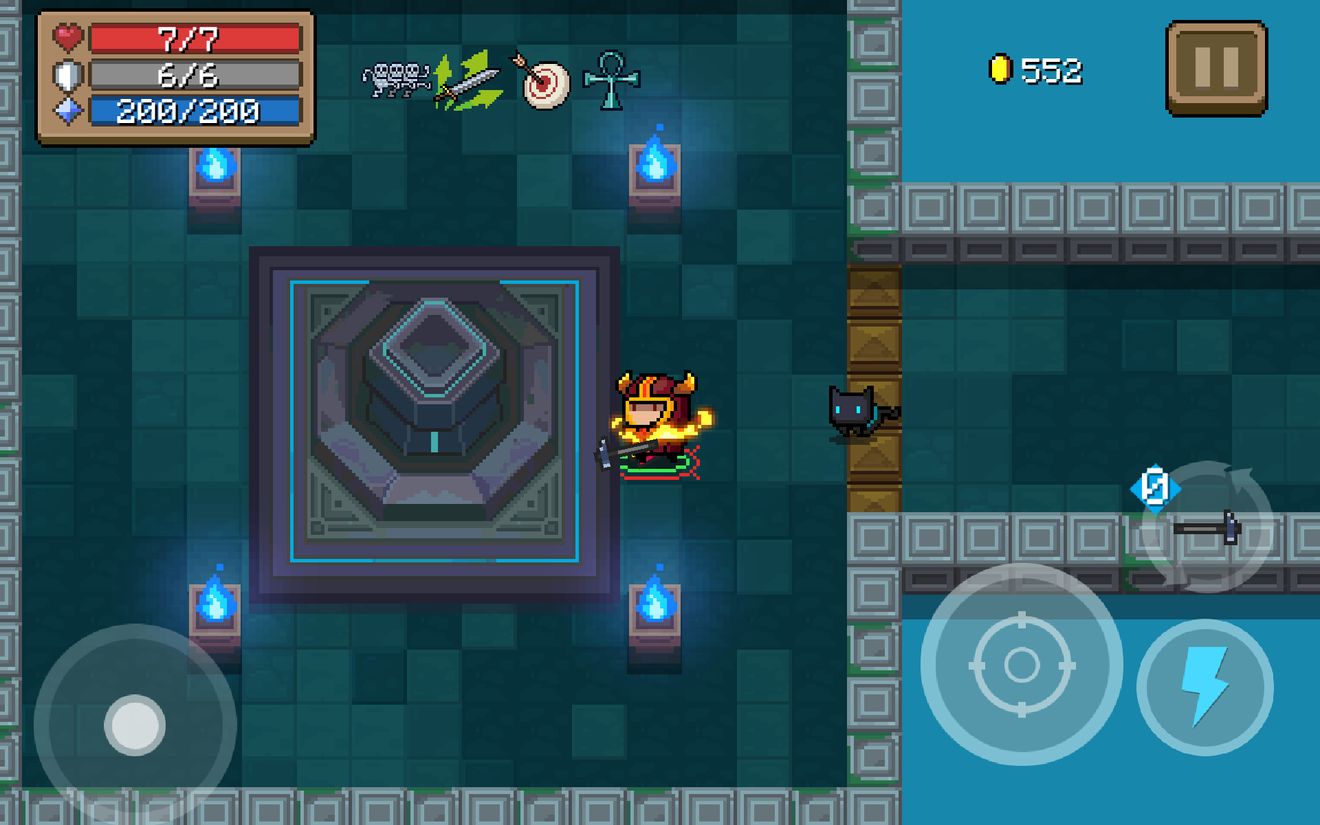Pause the game with the pause button
The height and width of the screenshot is (825, 1320).
tap(1216, 69)
